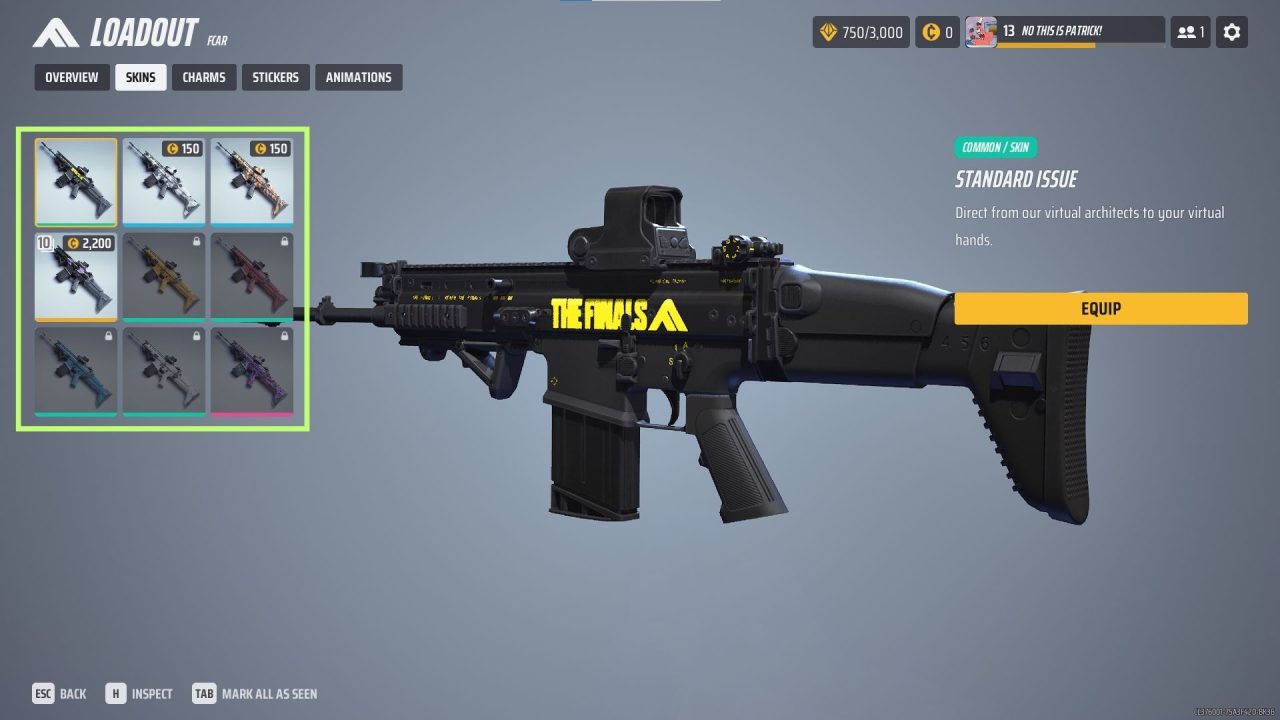Switch to the ANIMATIONS tab
This screenshot has width=1280, height=720.
(x=359, y=77)
